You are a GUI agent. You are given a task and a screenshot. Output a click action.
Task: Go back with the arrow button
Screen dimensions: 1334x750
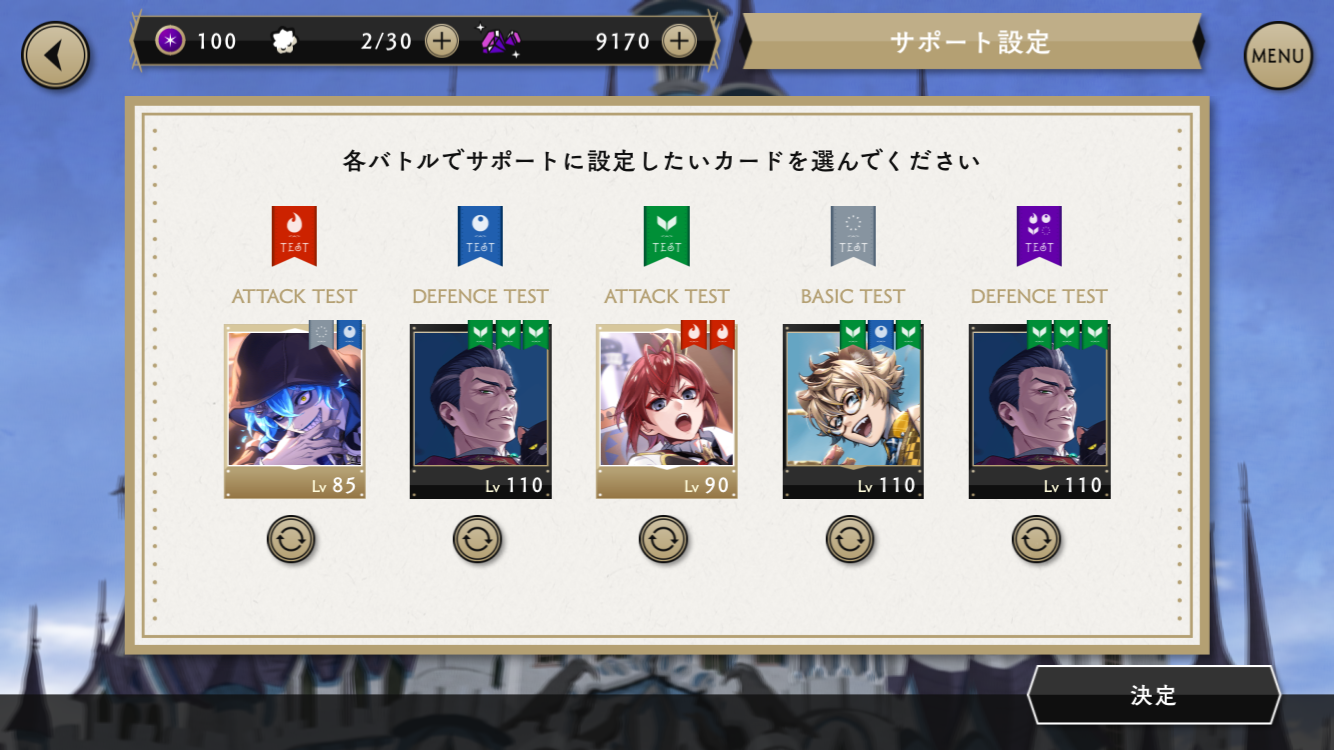56,55
